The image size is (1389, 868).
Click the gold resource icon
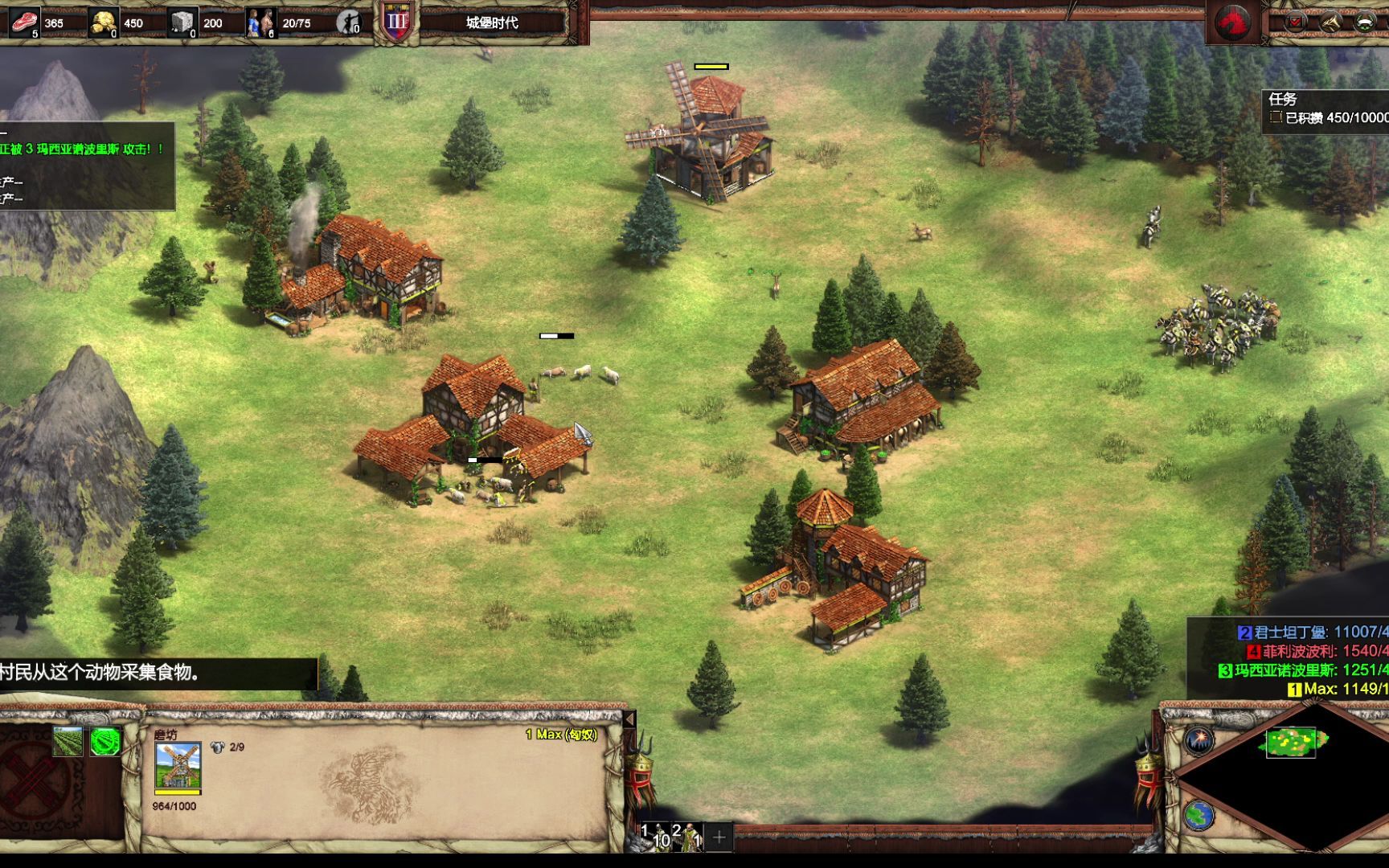tap(103, 23)
